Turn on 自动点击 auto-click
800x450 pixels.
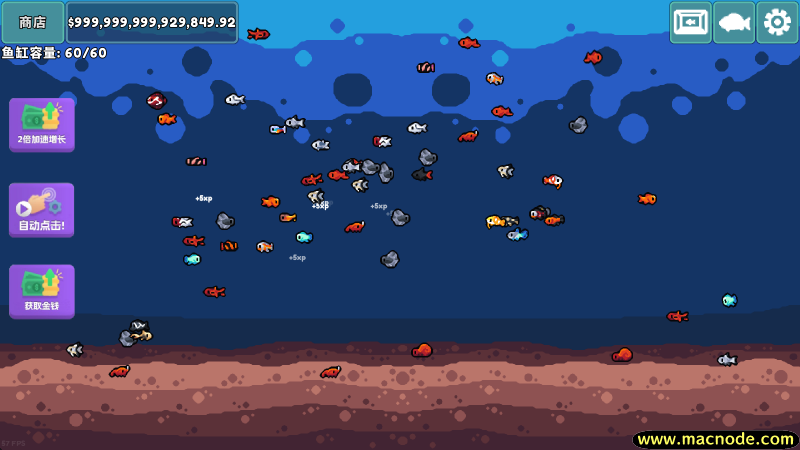point(42,209)
